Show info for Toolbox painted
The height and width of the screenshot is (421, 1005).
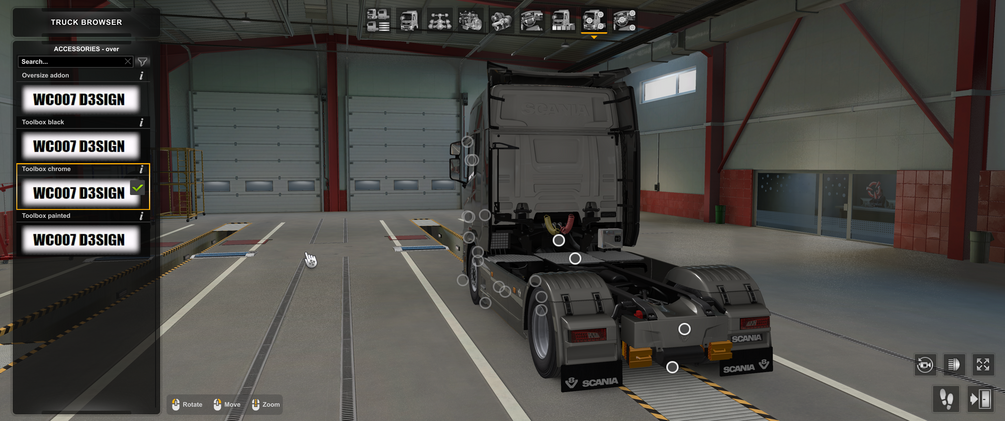pos(141,216)
